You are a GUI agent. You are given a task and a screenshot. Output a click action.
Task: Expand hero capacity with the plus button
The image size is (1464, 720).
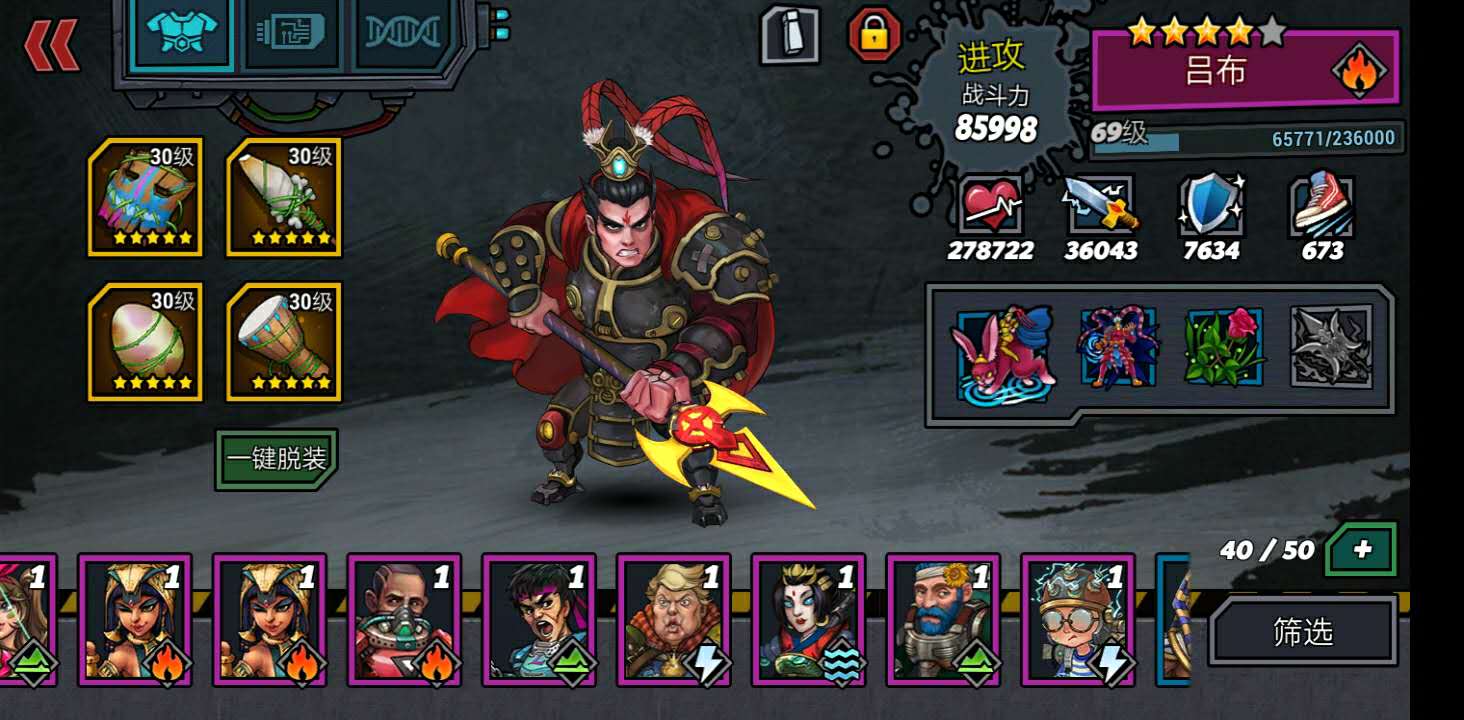click(1361, 550)
